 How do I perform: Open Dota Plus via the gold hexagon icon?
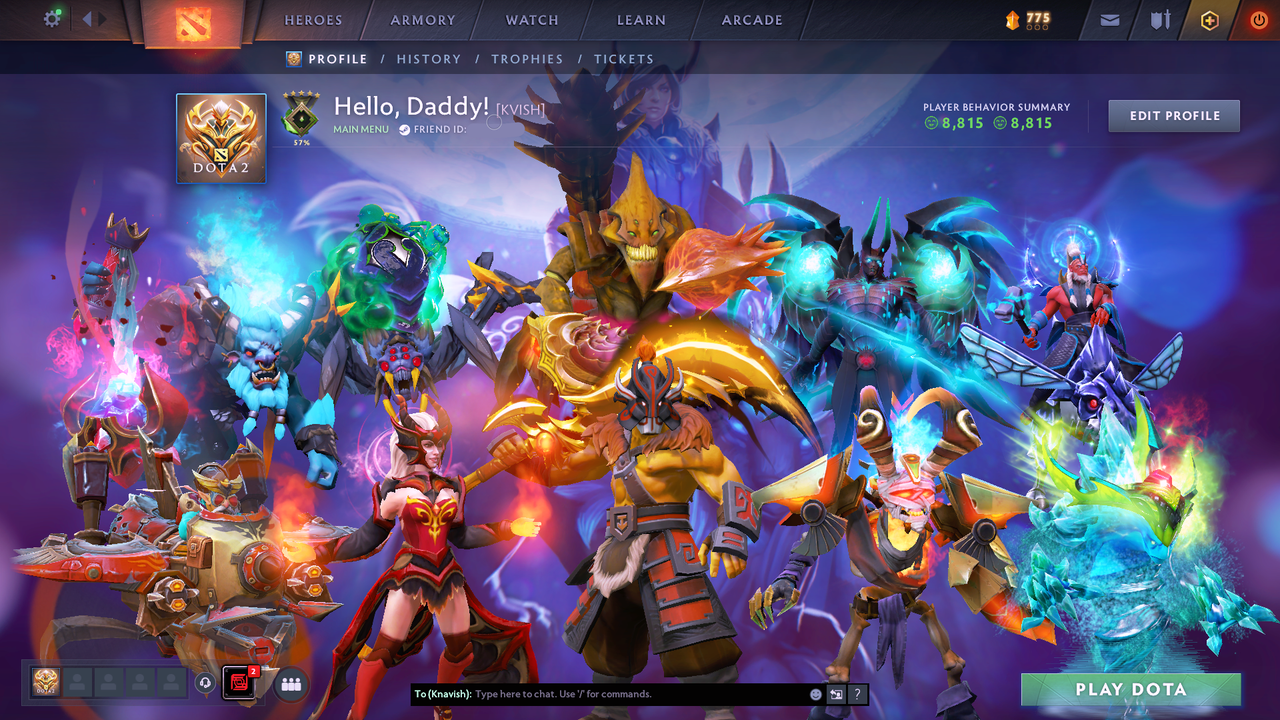coord(1208,19)
